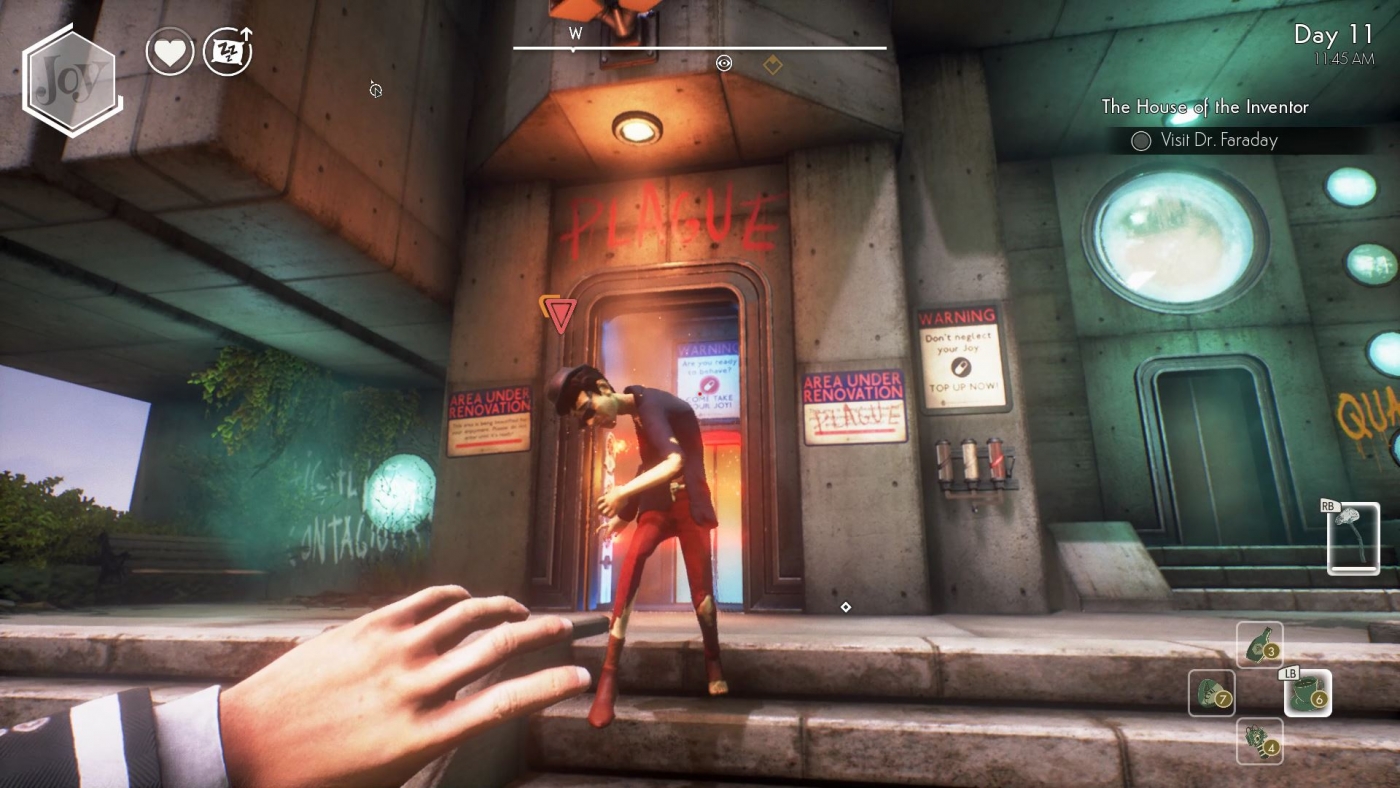The width and height of the screenshot is (1400, 788).
Task: Click the red alert triangle above the NPC
Action: click(559, 313)
